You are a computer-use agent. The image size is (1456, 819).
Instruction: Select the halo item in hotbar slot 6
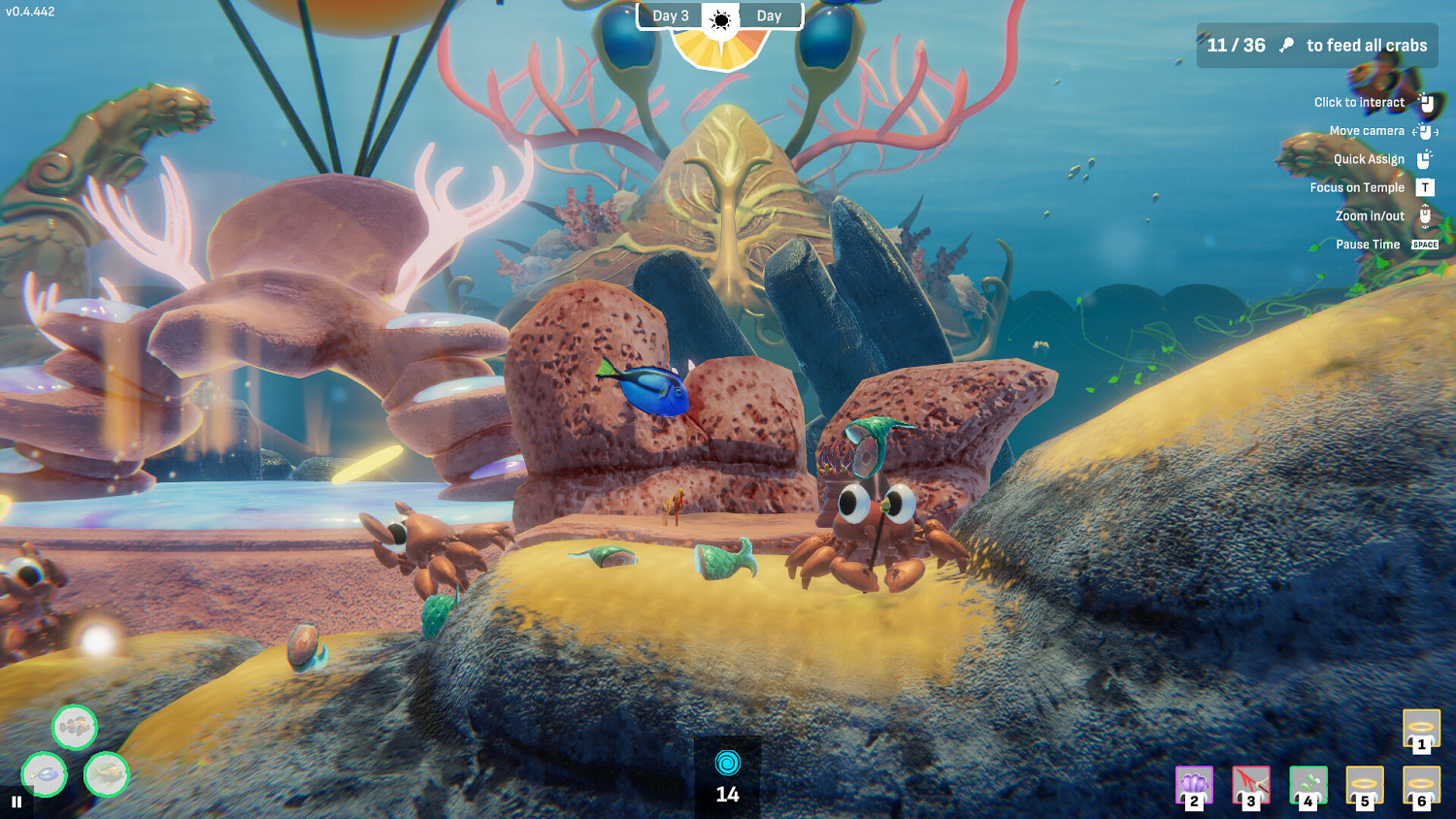pos(1420,786)
